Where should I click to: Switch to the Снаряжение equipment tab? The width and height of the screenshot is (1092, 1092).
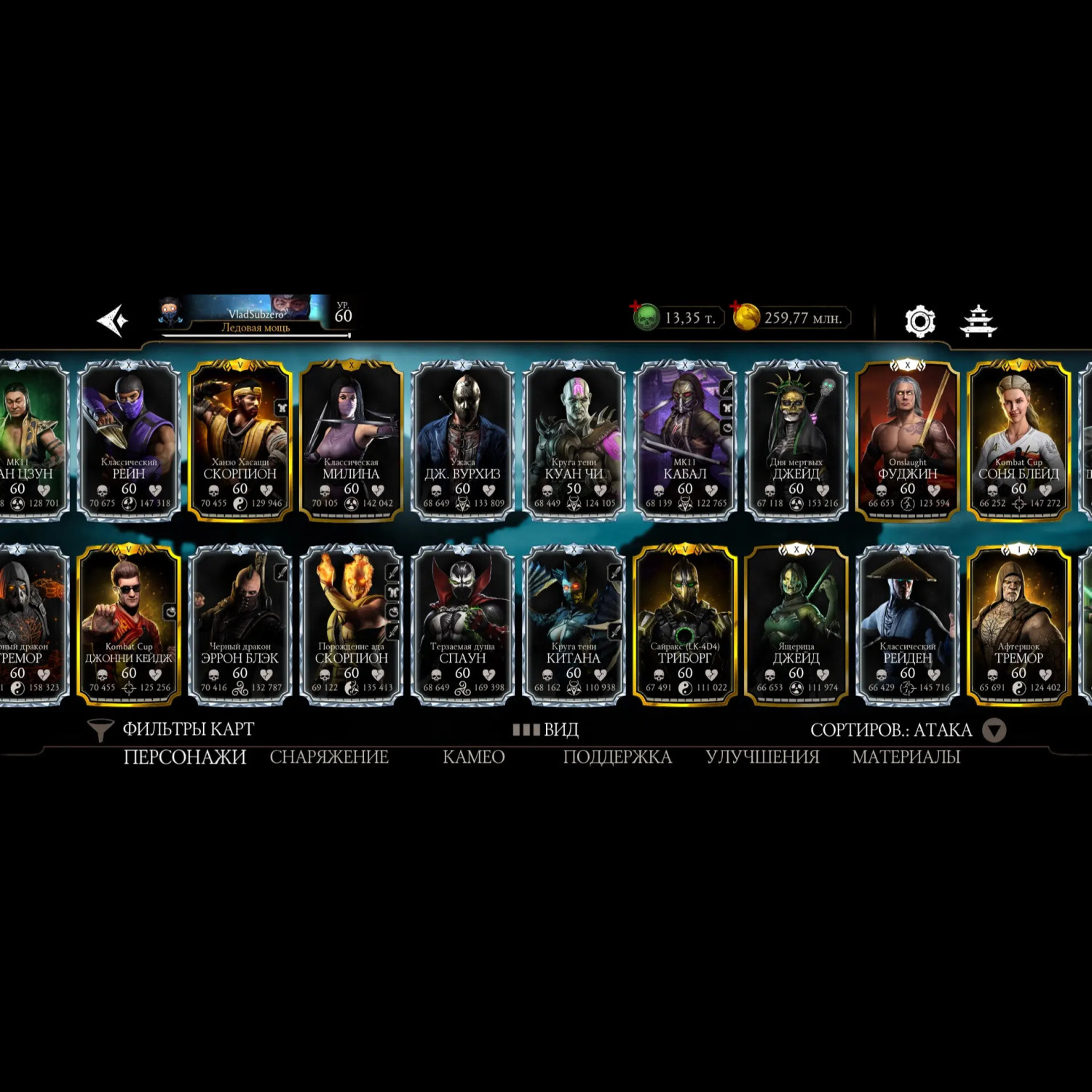pyautogui.click(x=329, y=757)
